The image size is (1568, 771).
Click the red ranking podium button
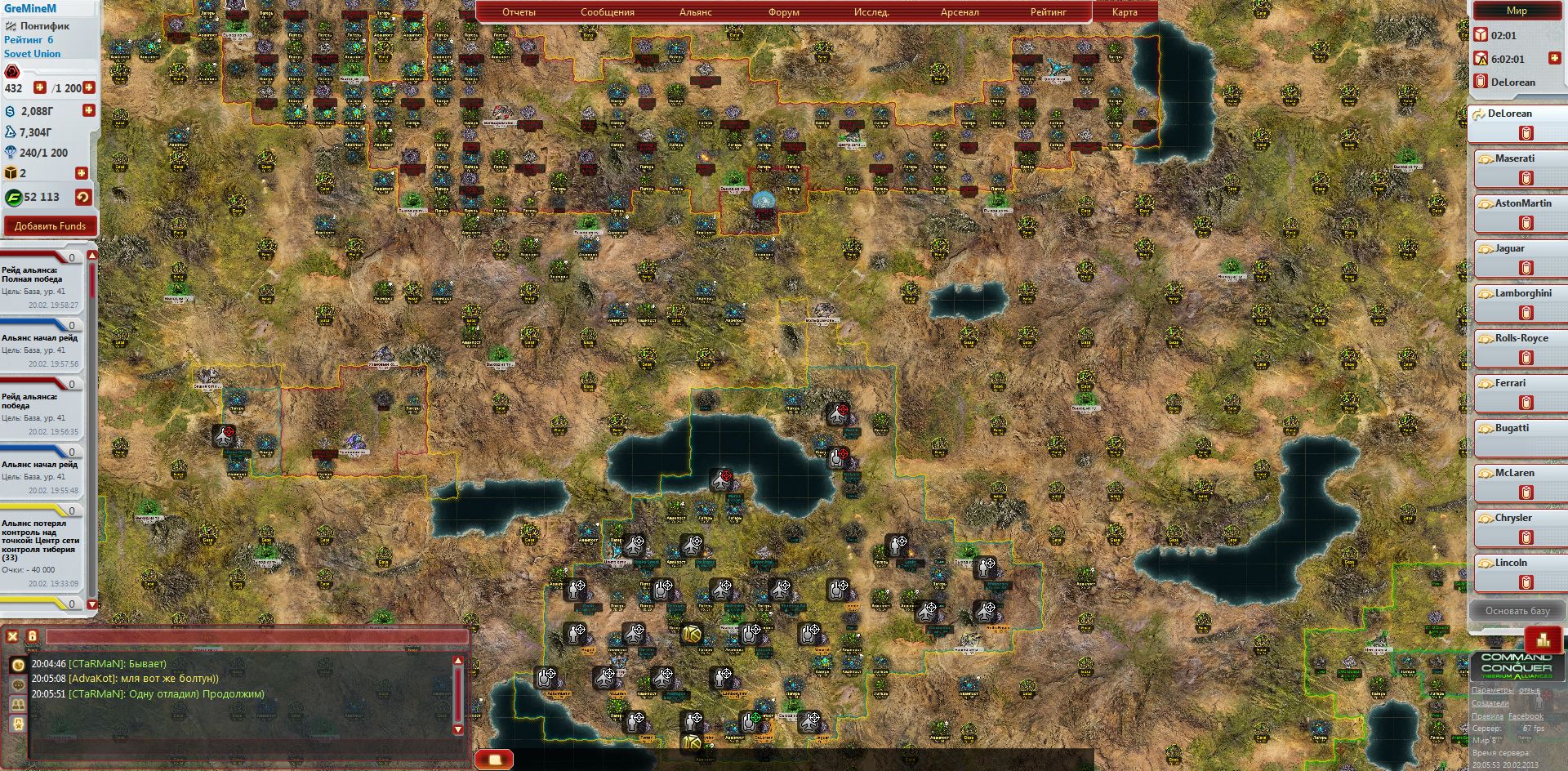coord(1543,640)
